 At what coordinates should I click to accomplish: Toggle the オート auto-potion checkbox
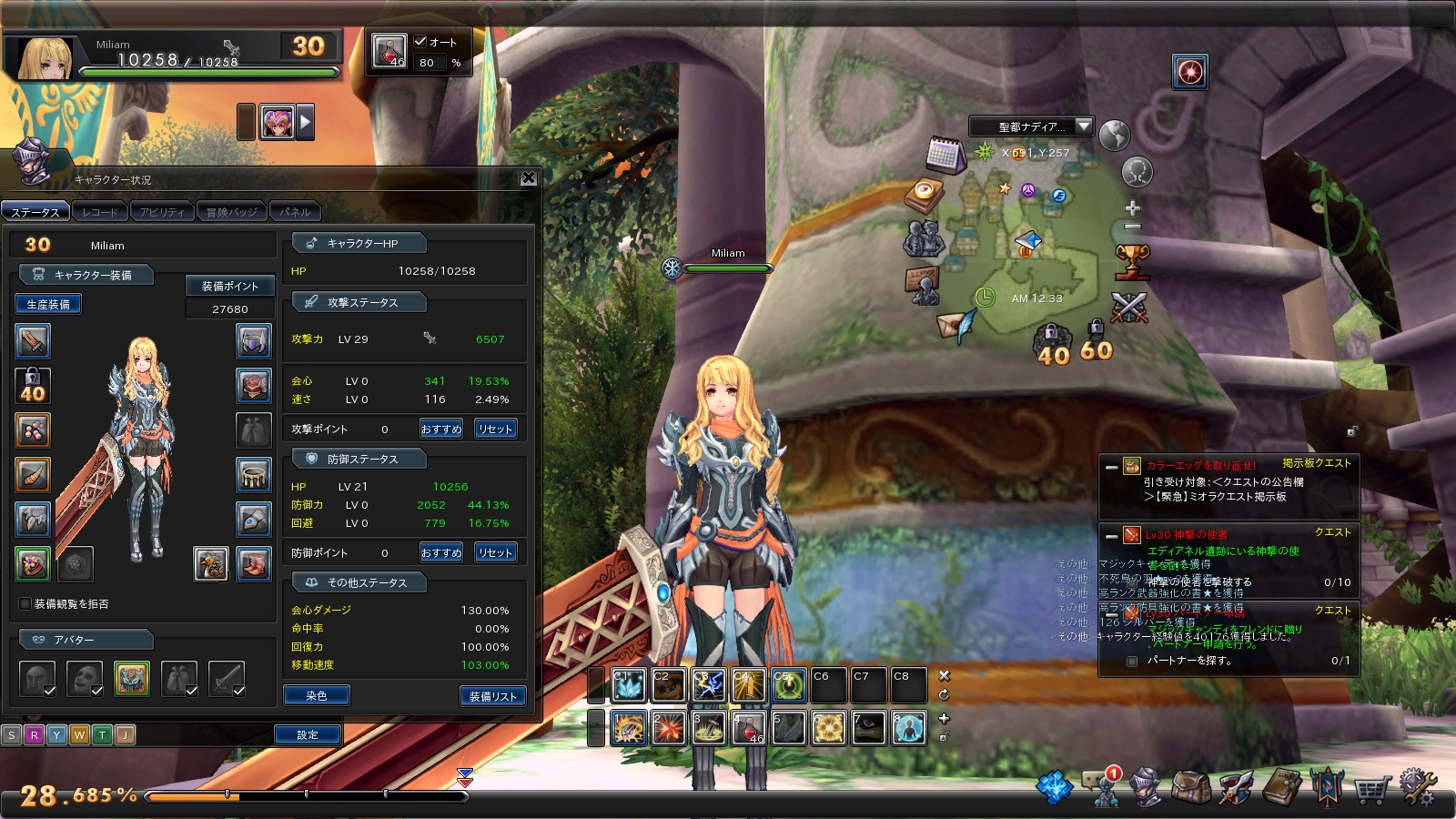420,41
